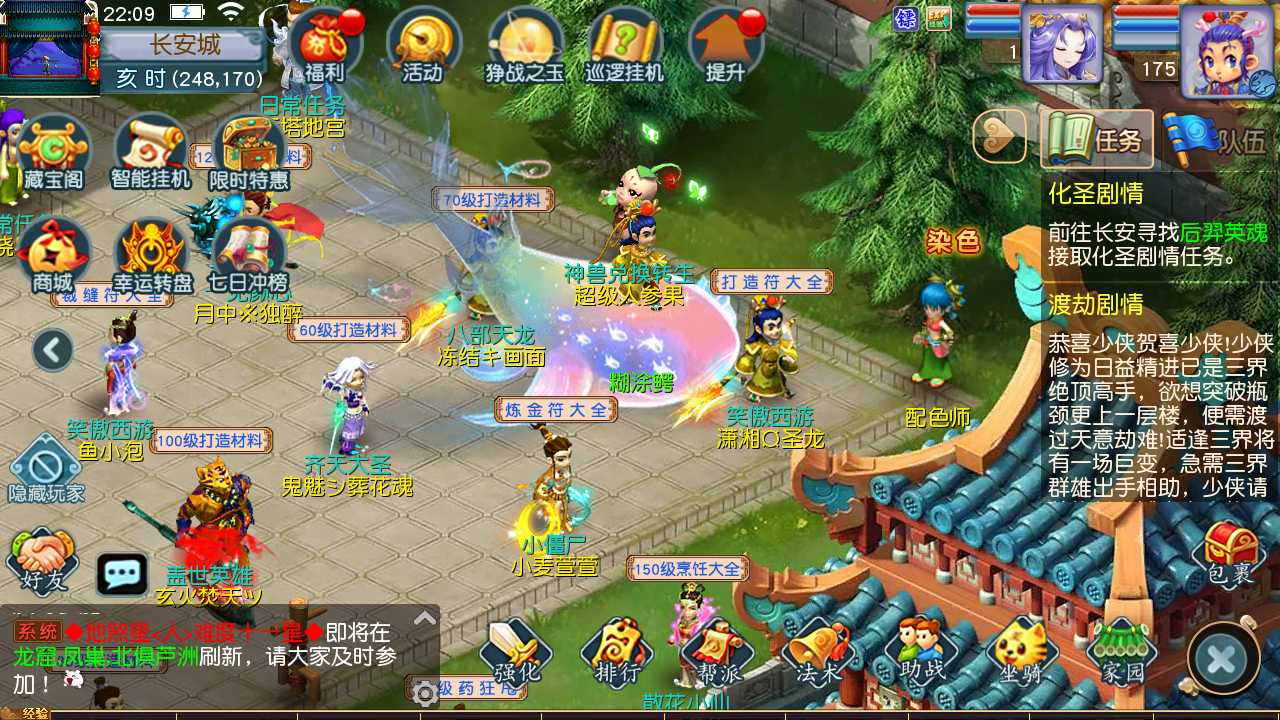Open the 坐骑 mount menu
Image resolution: width=1280 pixels, height=720 pixels.
point(1021,653)
